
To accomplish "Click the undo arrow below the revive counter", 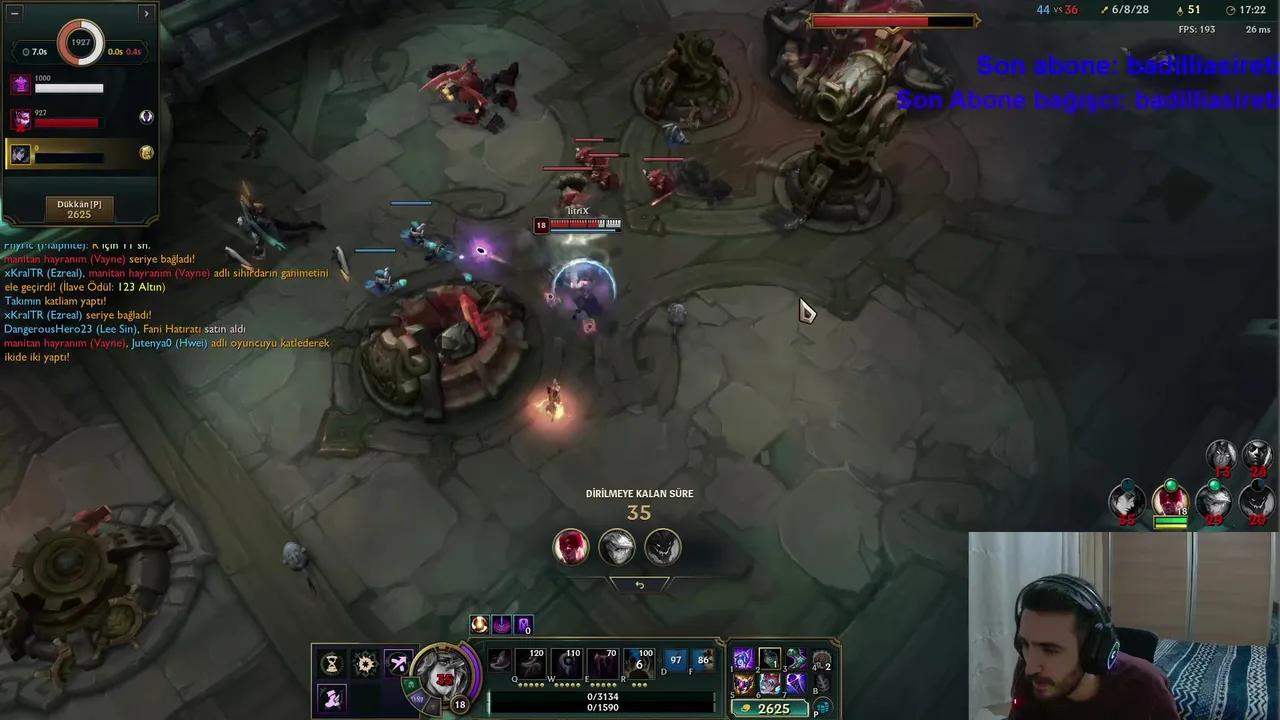I will pyautogui.click(x=640, y=584).
